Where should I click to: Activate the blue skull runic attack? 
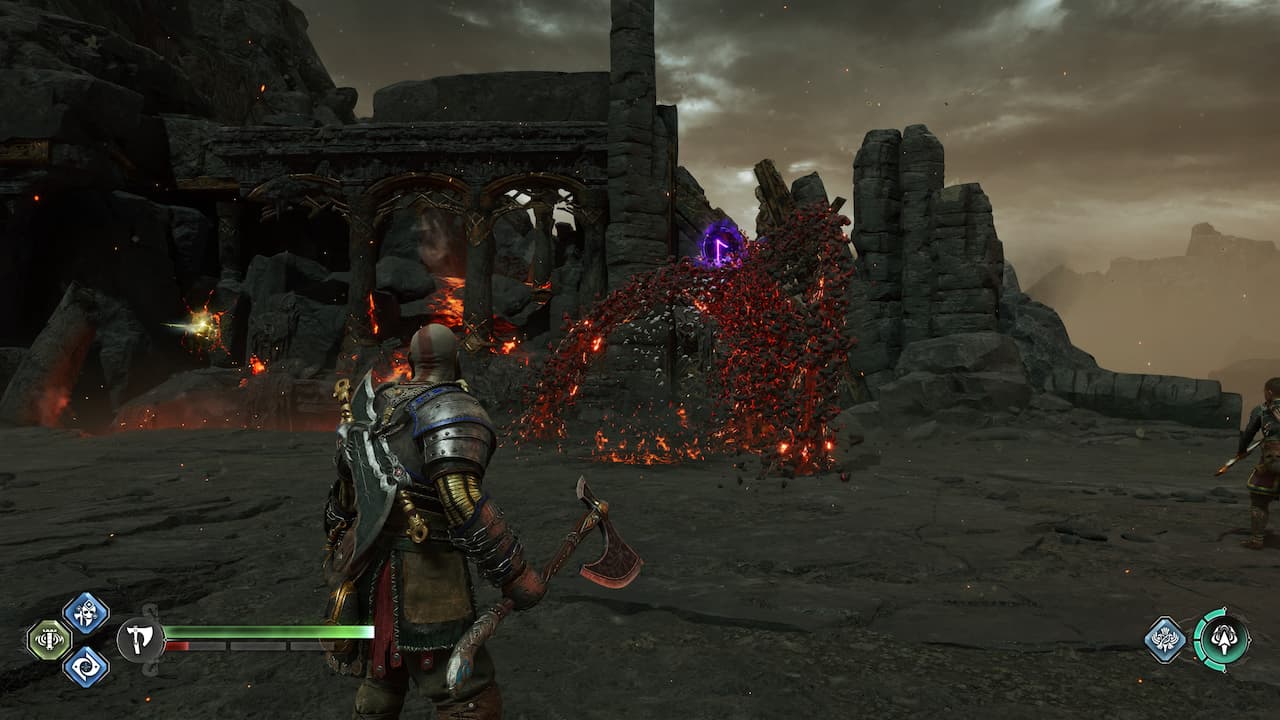click(x=86, y=612)
